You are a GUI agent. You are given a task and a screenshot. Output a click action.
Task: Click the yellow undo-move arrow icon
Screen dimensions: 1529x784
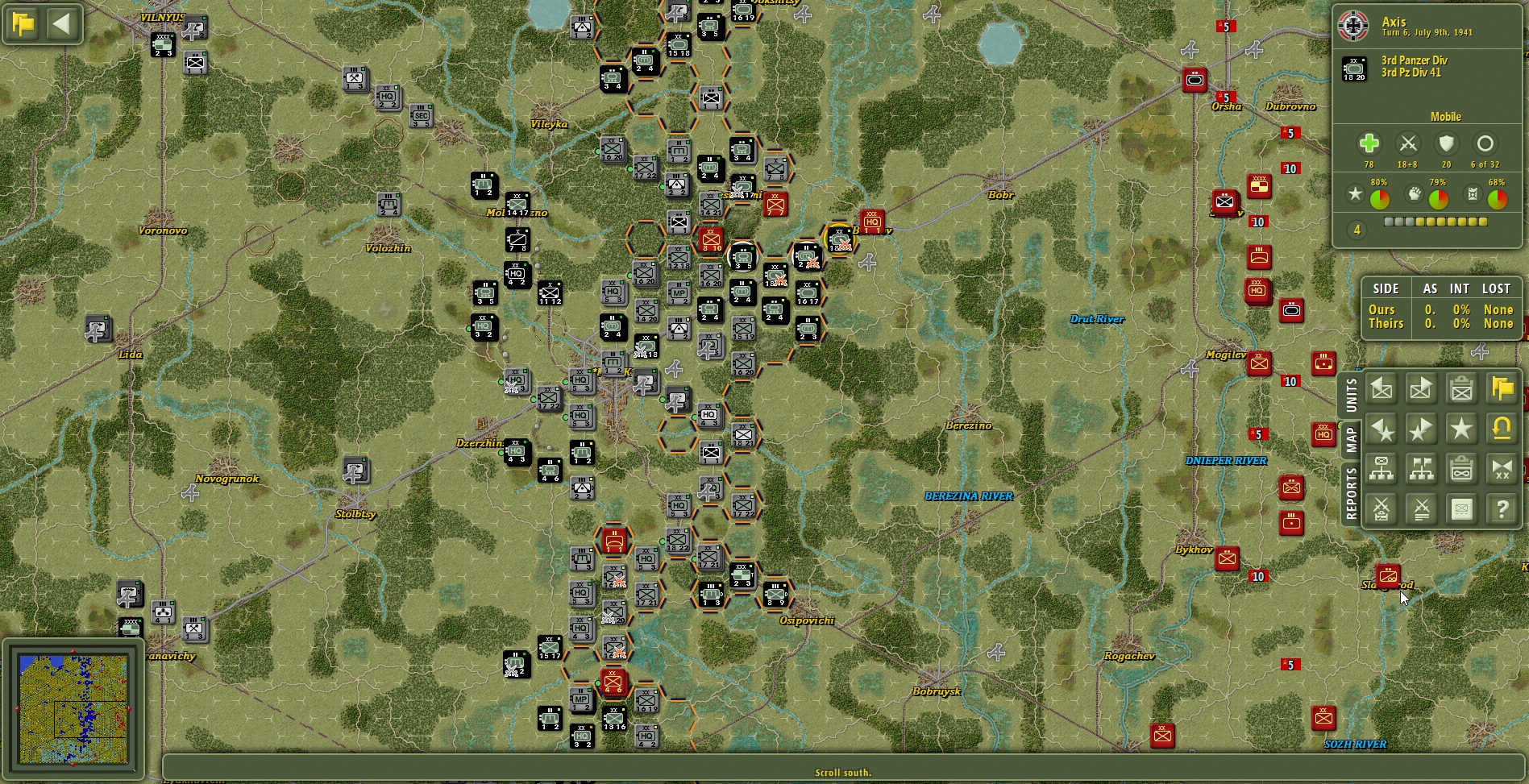point(1501,429)
